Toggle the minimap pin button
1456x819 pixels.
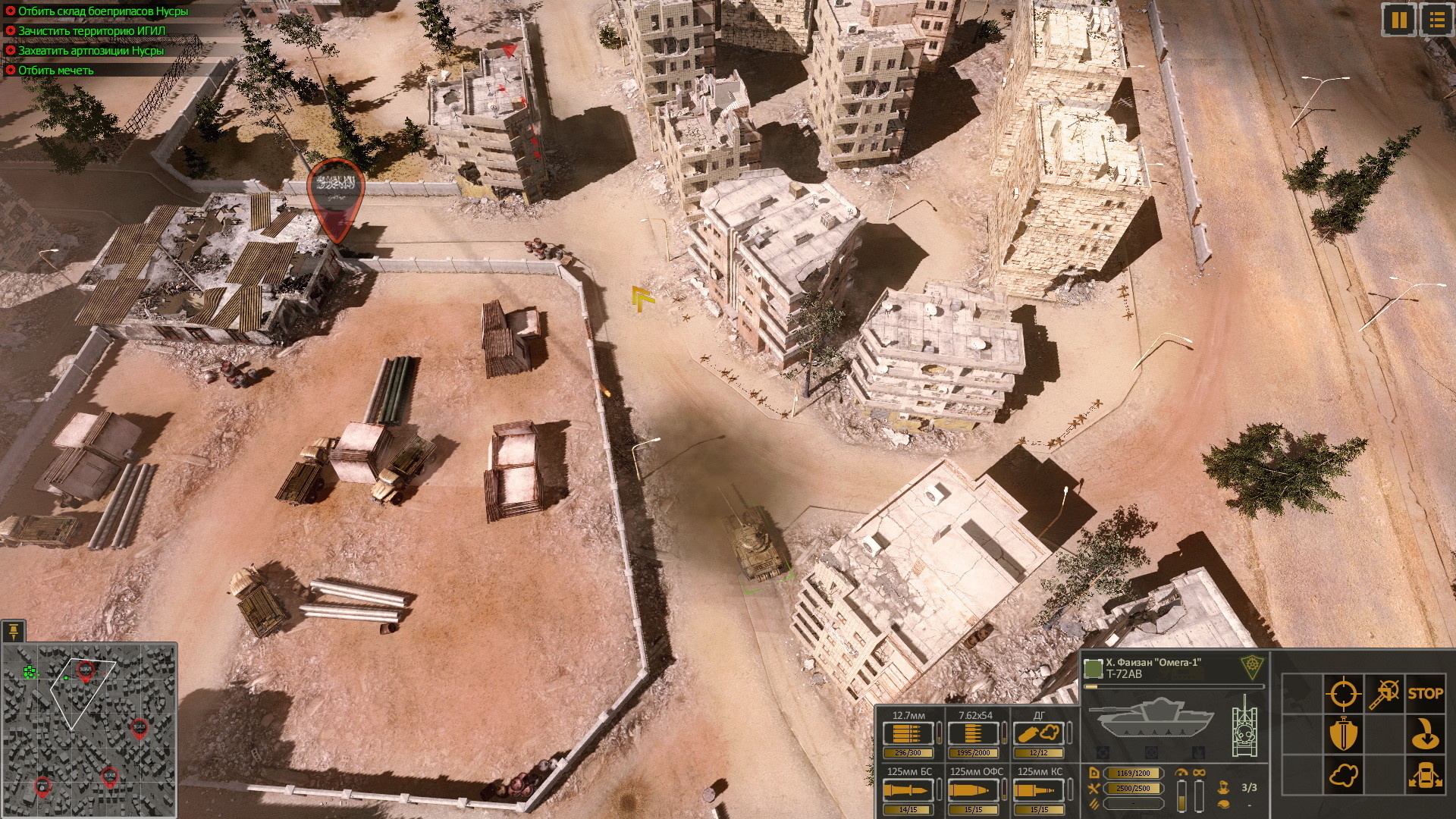point(14,631)
